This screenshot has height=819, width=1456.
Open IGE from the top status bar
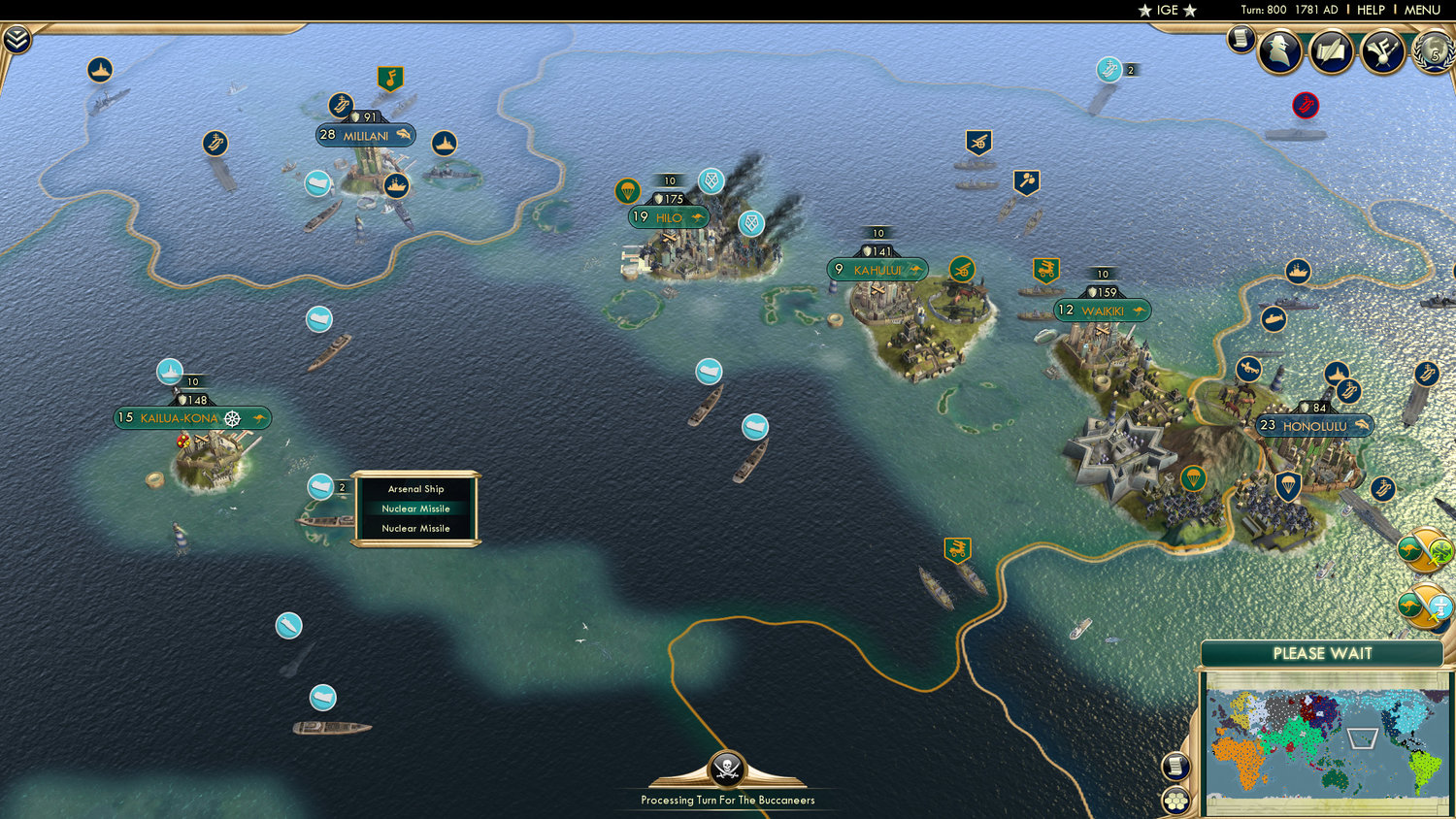point(1166,11)
